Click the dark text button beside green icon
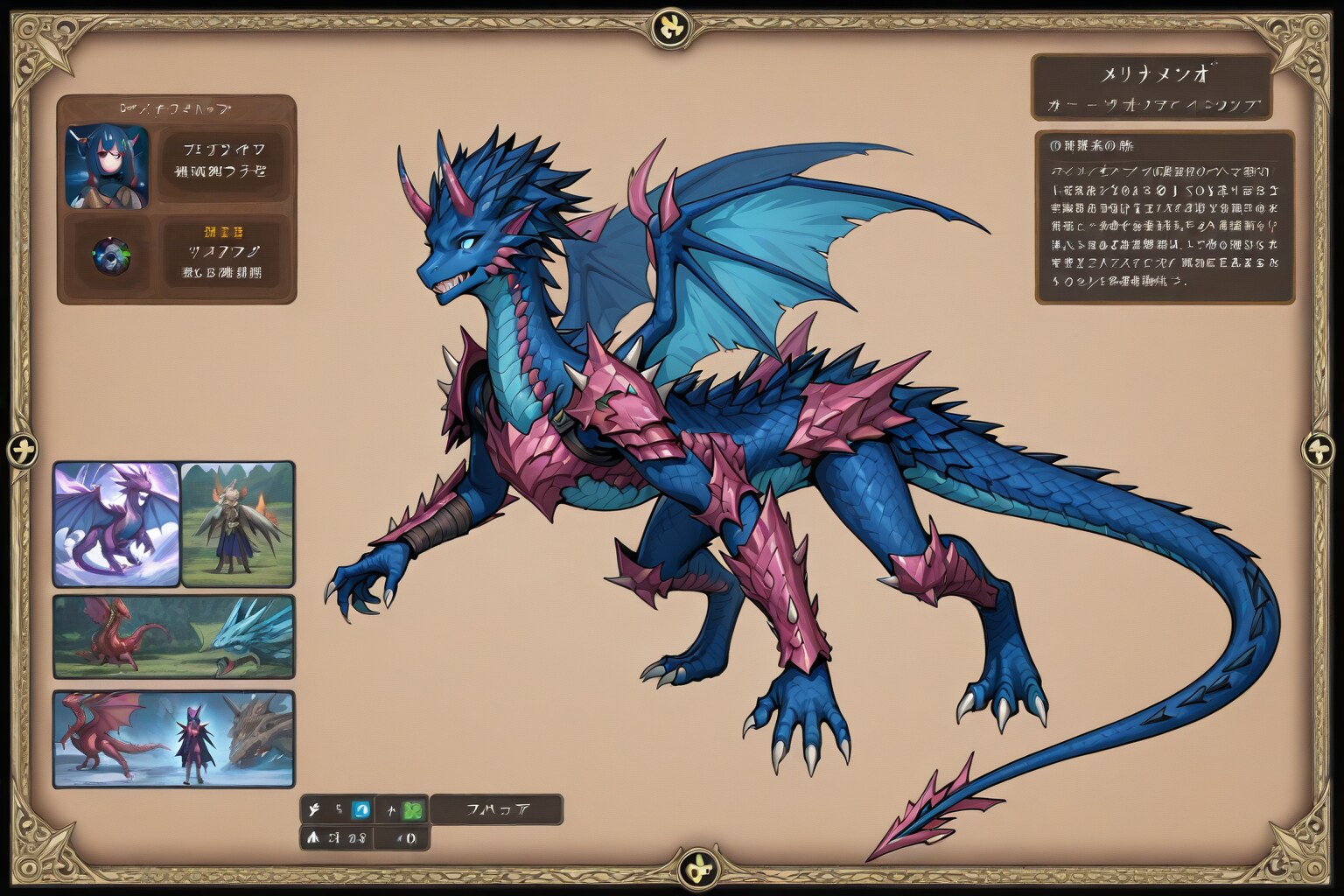 (496, 810)
